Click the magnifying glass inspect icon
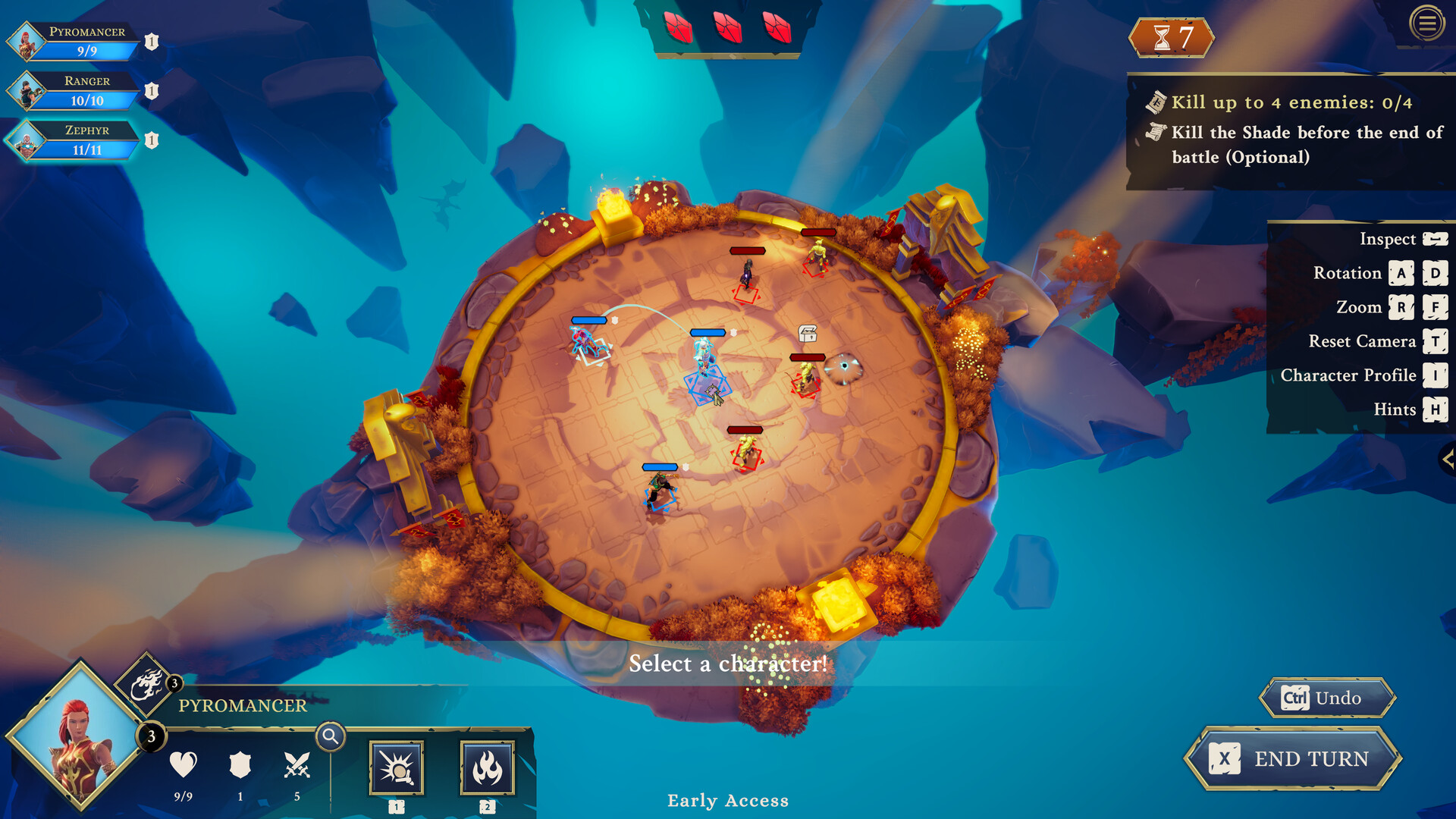 329,736
